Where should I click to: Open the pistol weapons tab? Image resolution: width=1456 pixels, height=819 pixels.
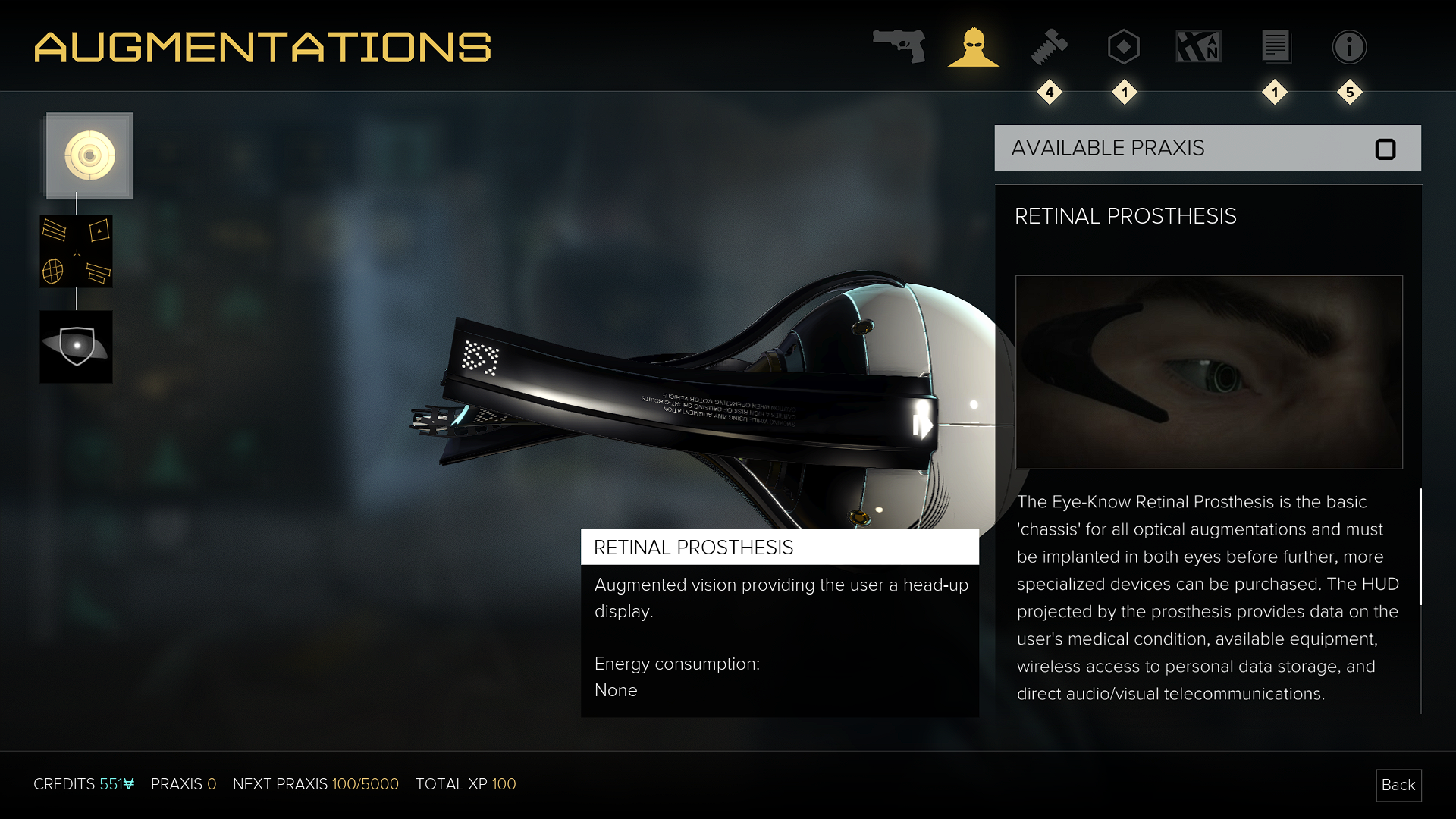(x=899, y=46)
